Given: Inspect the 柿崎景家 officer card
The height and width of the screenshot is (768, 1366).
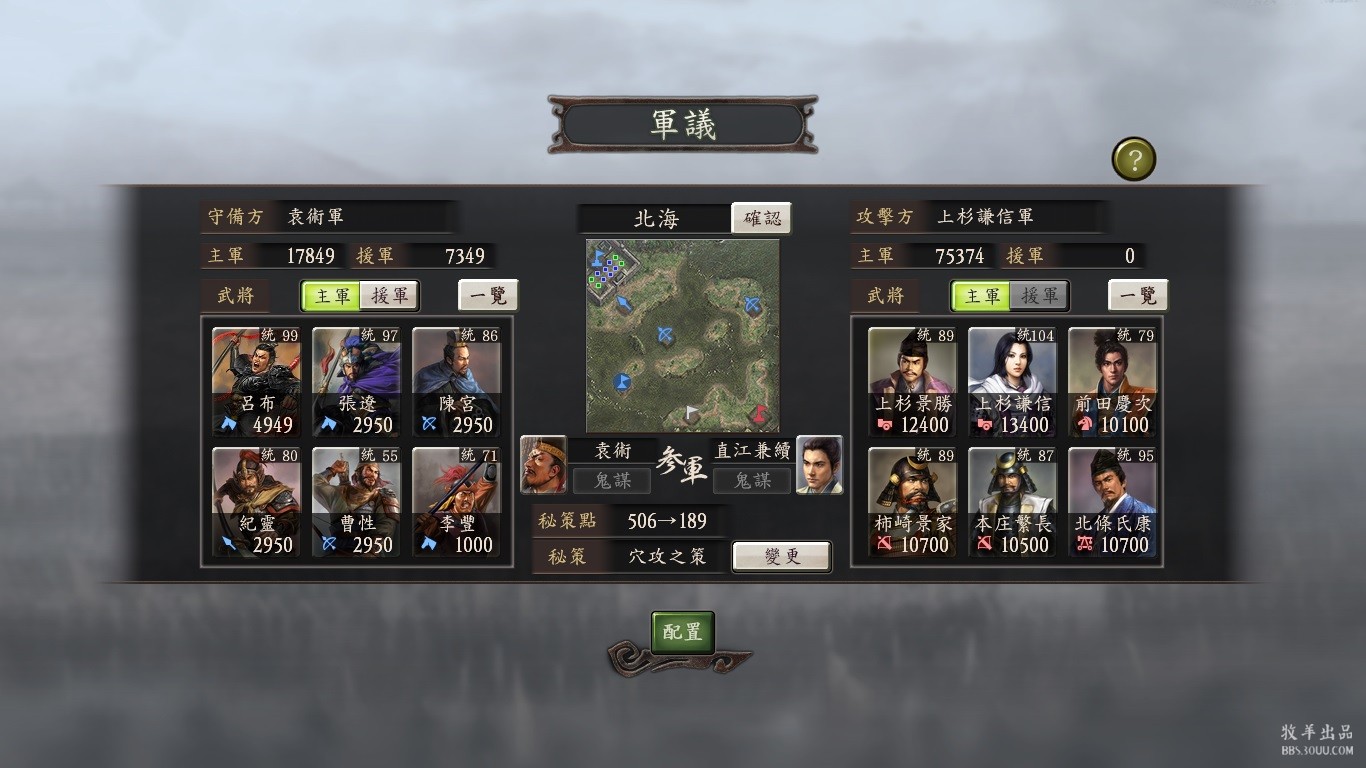Looking at the screenshot, I should click(x=912, y=502).
